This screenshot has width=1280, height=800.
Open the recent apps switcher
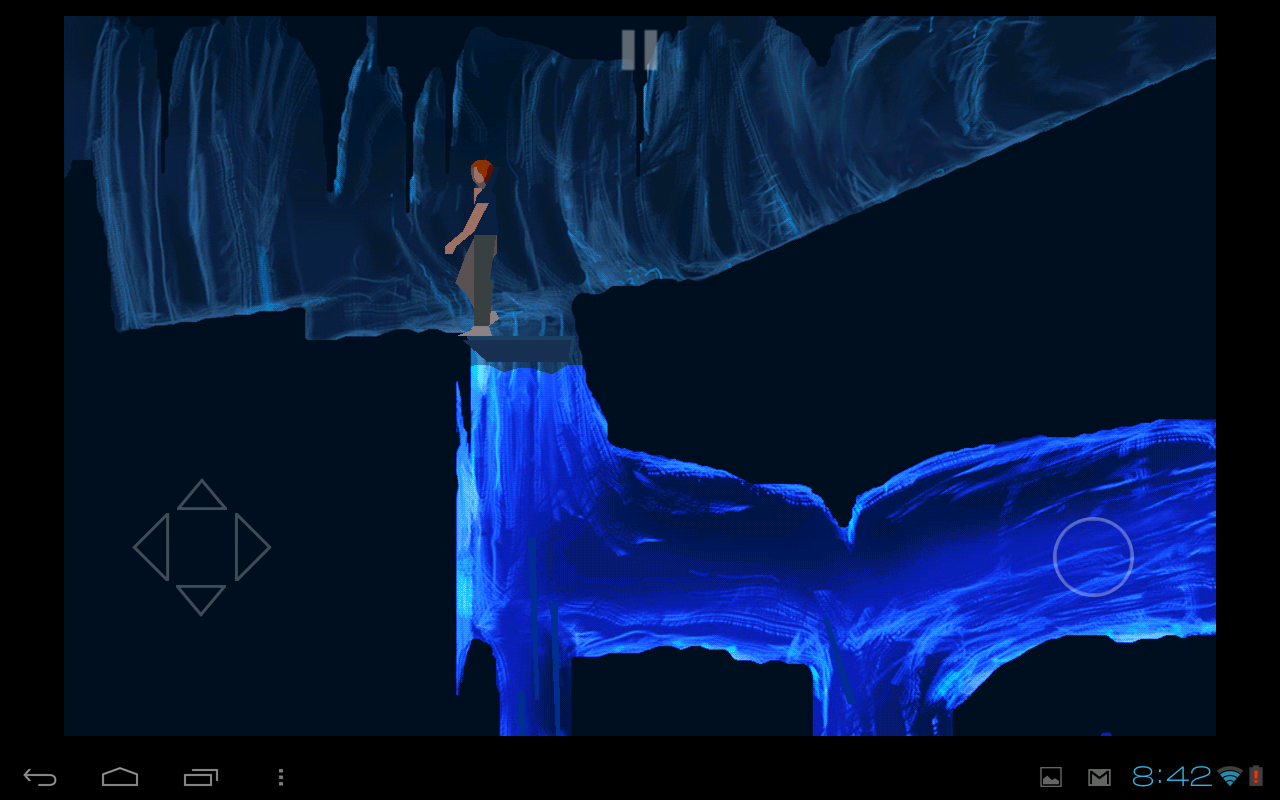tap(200, 777)
